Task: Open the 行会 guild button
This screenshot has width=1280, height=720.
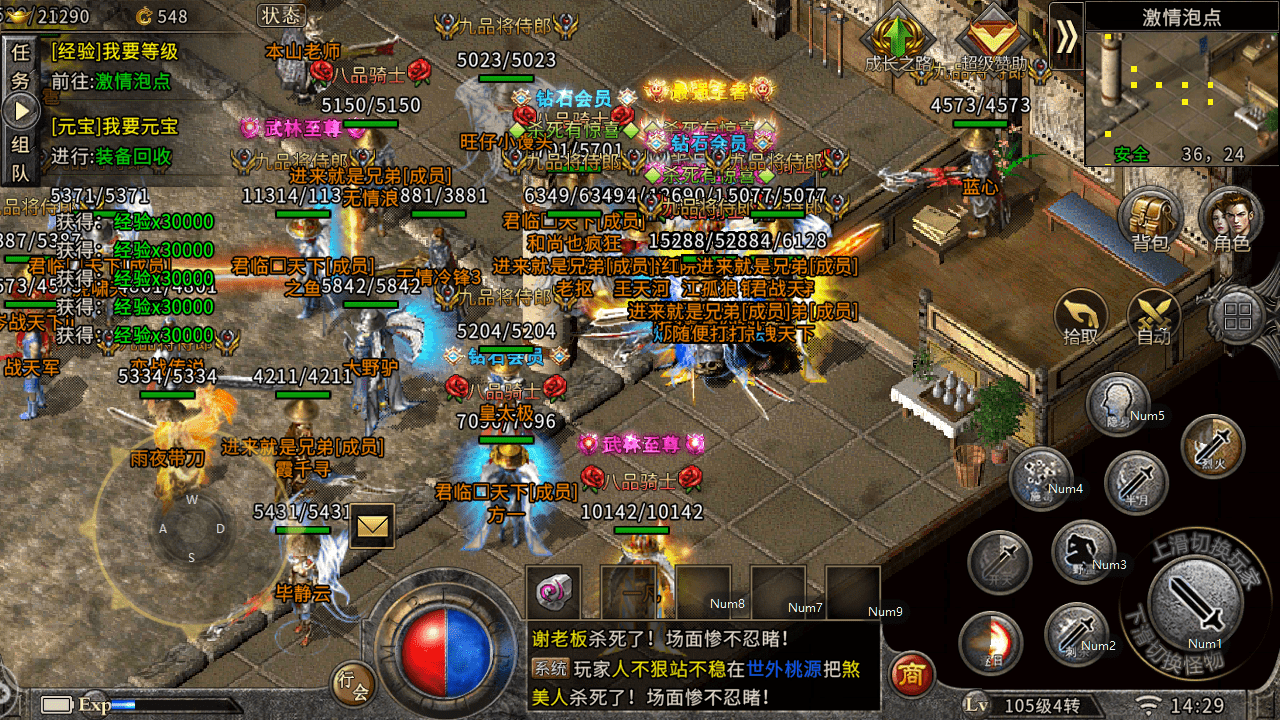Action: (352, 682)
